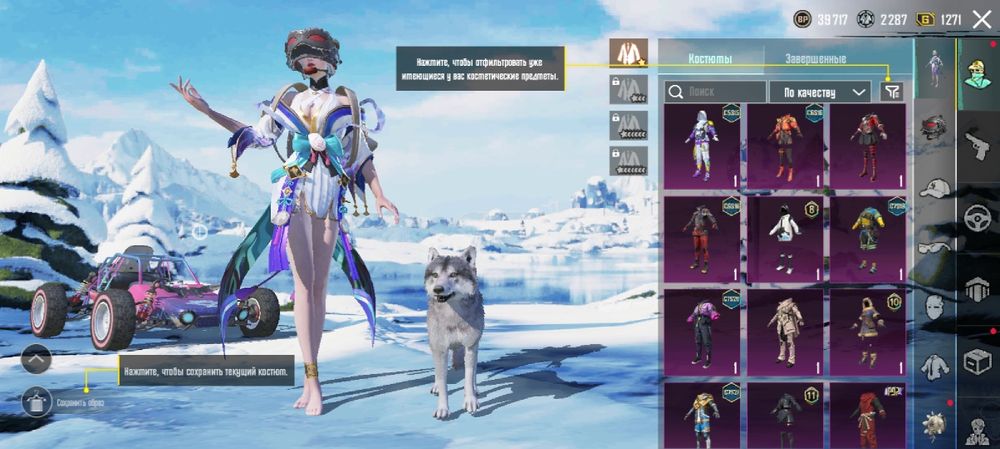Open the pistol weapon skins category
Image resolution: width=1000 pixels, height=449 pixels.
coord(976,145)
